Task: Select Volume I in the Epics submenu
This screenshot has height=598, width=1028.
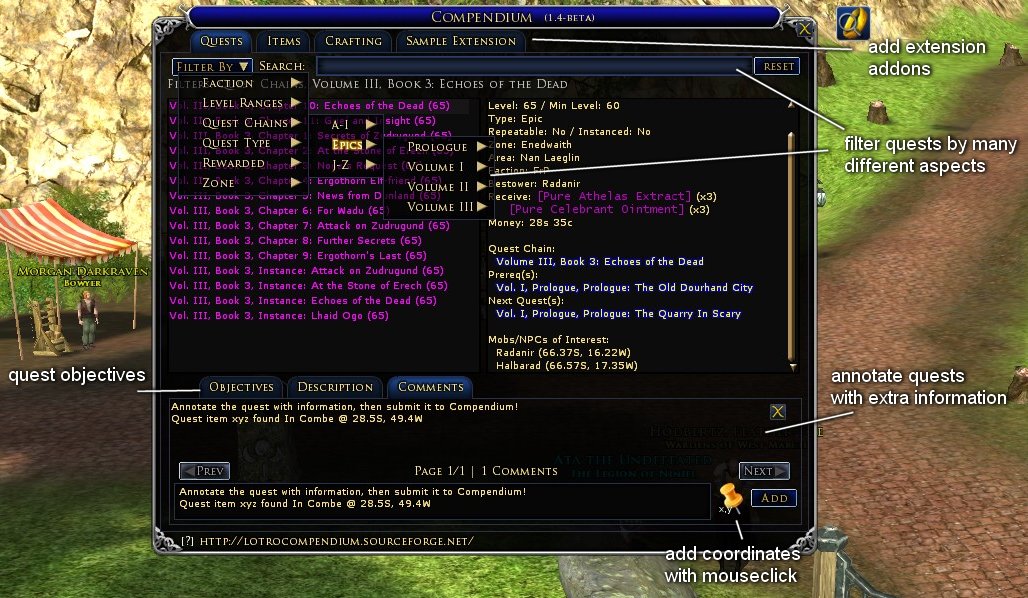Action: click(x=436, y=167)
